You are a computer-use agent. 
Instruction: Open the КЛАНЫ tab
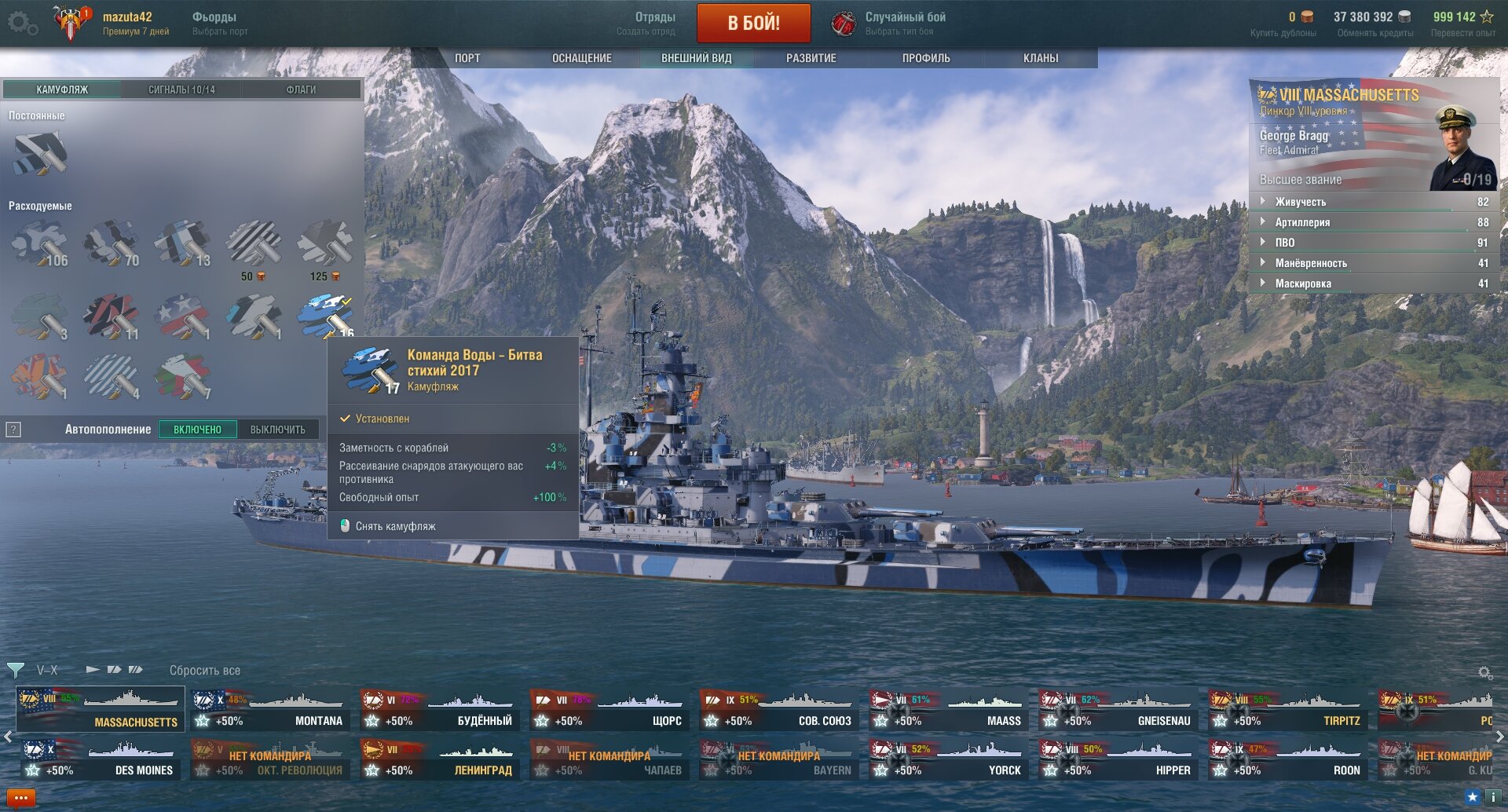pyautogui.click(x=1041, y=58)
